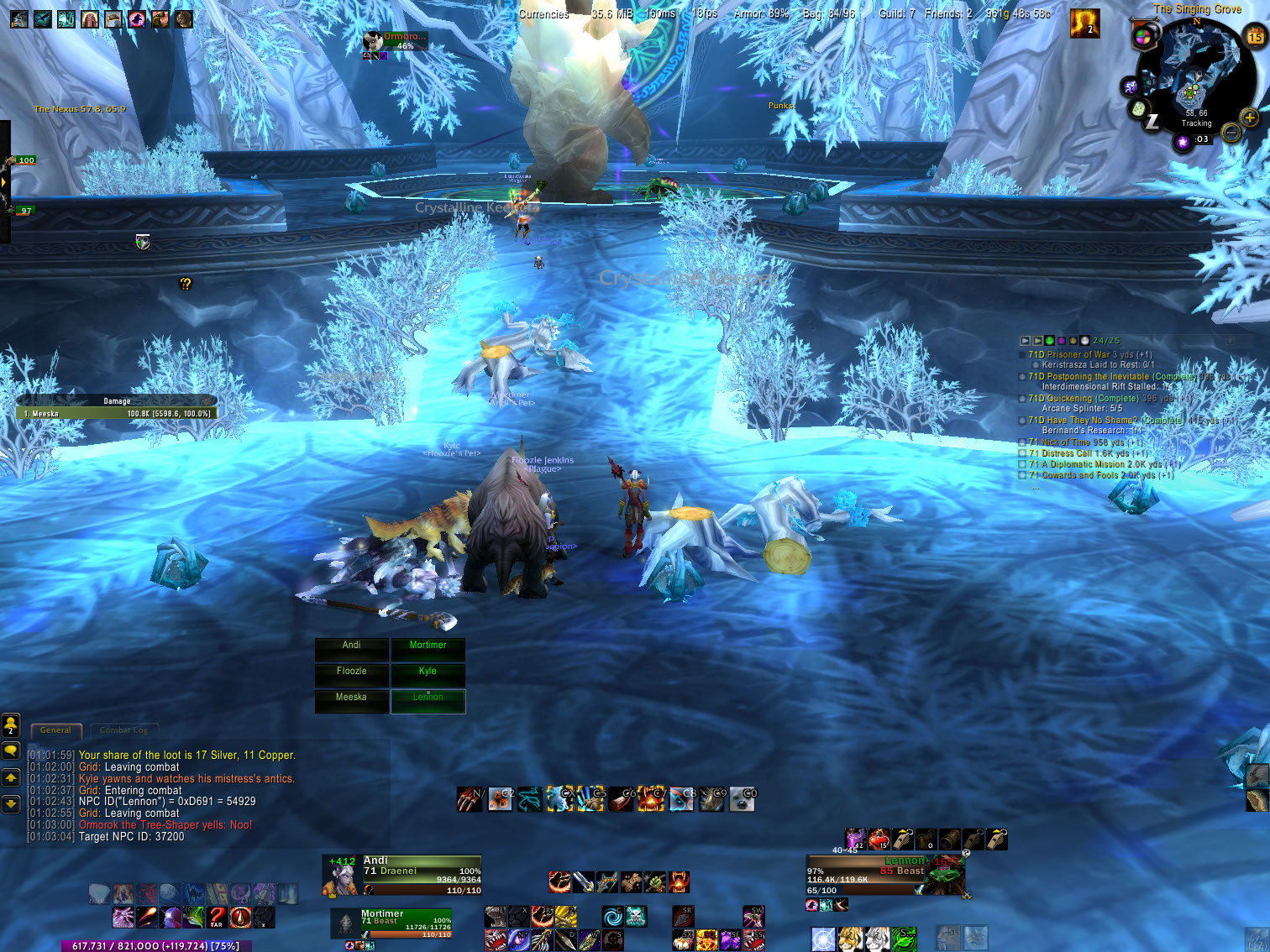
Task: Click the Ormorok focus frame
Action: [x=395, y=42]
